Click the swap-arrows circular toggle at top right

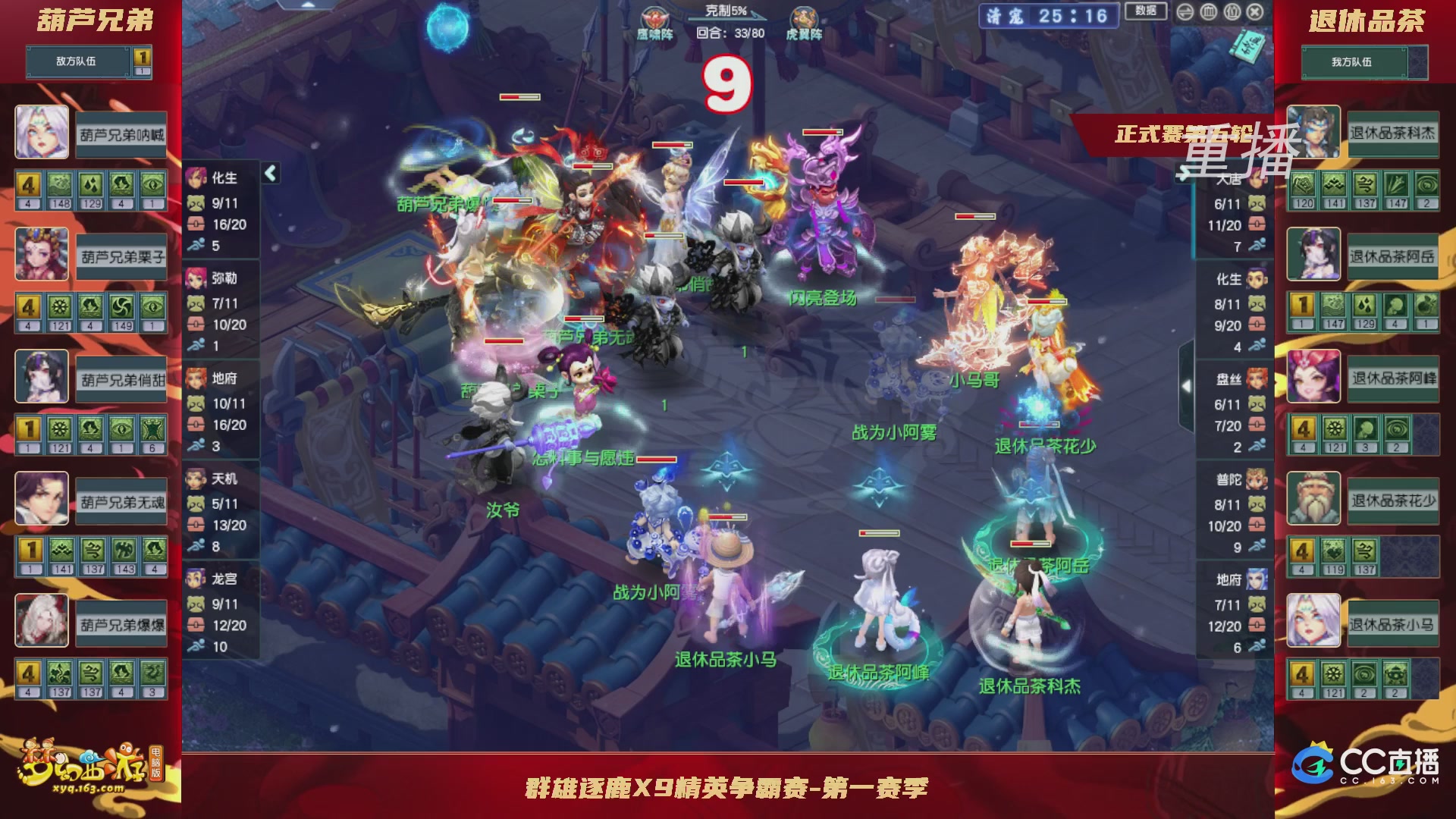click(1185, 12)
